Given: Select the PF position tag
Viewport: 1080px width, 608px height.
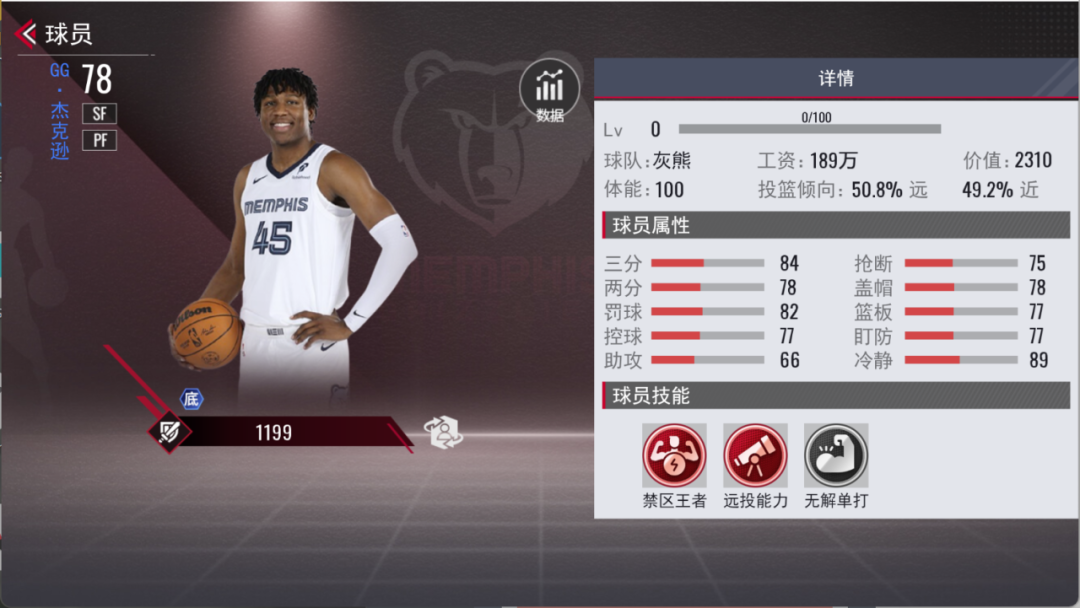Looking at the screenshot, I should [x=99, y=140].
